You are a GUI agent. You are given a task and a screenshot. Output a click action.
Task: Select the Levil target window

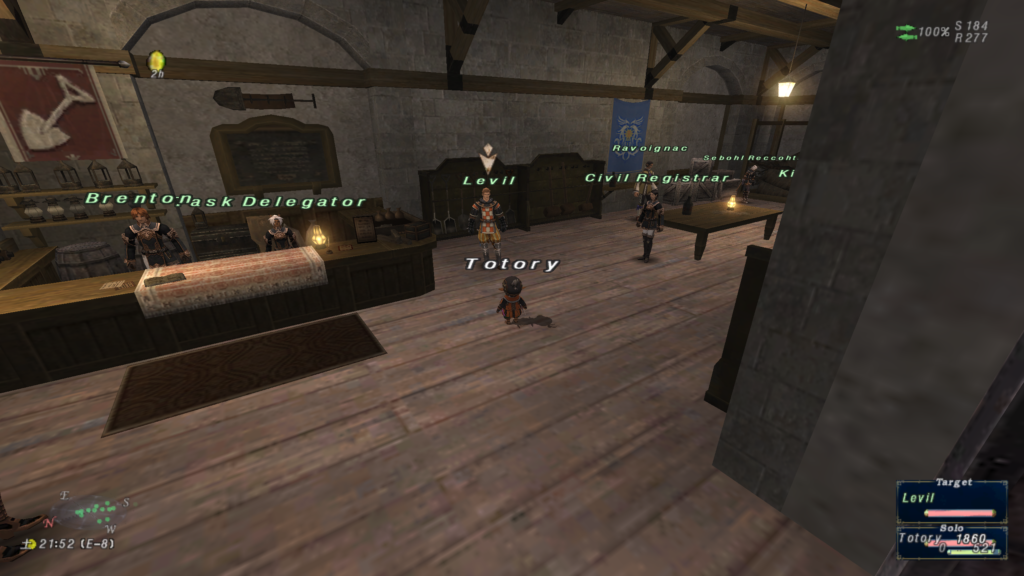(951, 502)
